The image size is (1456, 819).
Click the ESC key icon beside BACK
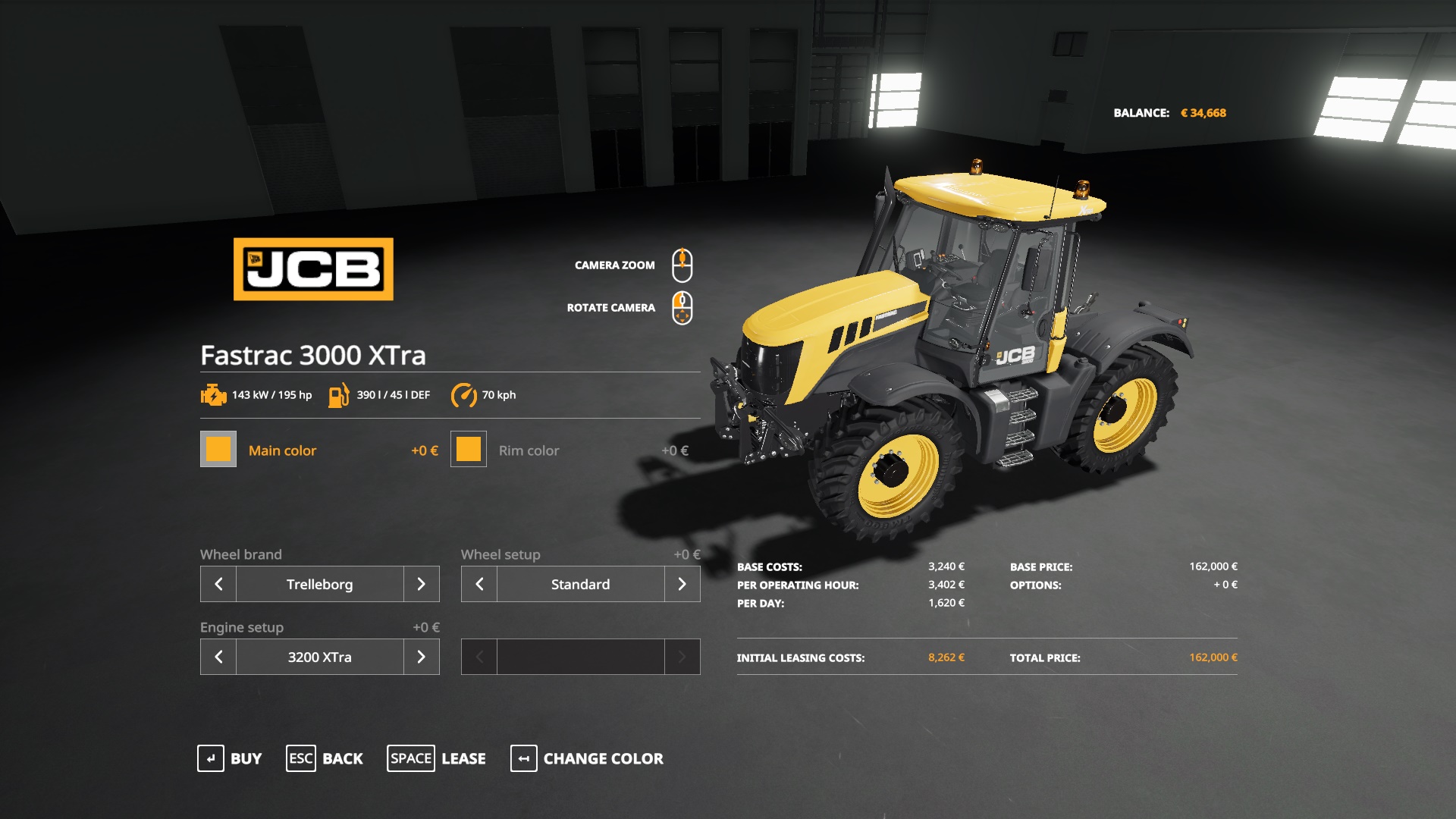pyautogui.click(x=300, y=758)
